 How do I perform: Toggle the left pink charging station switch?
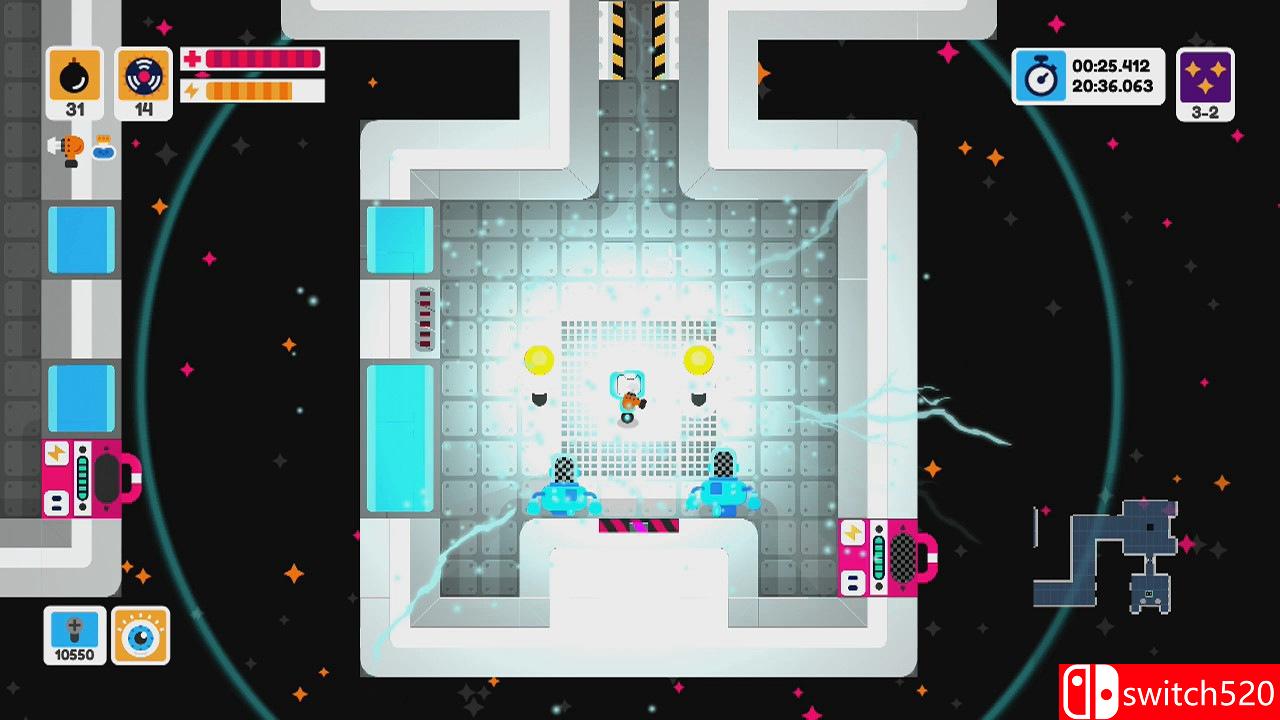click(90, 480)
